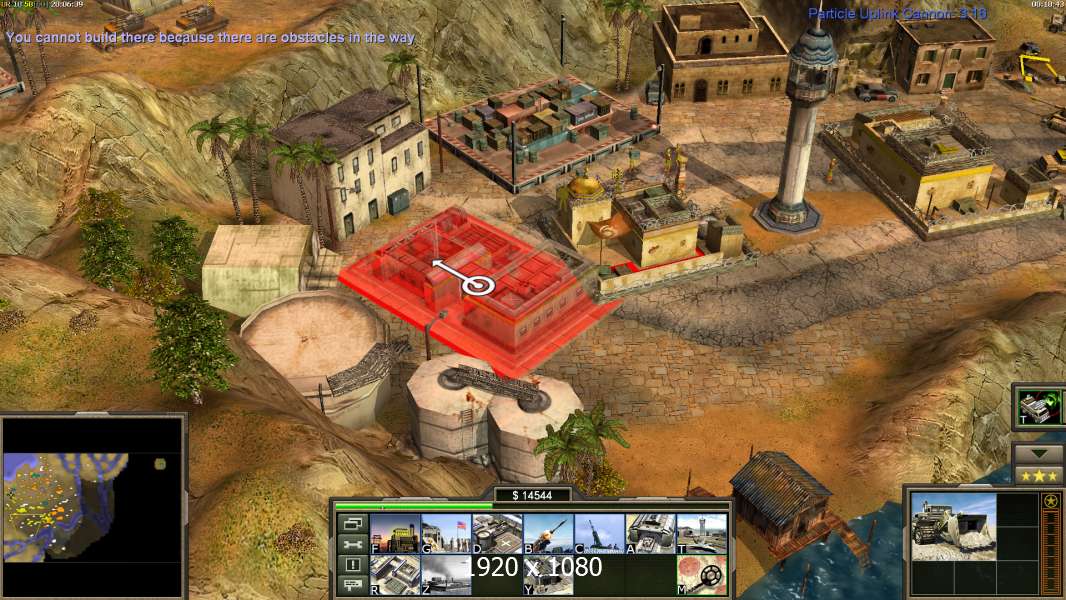Image resolution: width=1066 pixels, height=600 pixels.
Task: Select the dozer unit portrait
Action: pos(953,527)
